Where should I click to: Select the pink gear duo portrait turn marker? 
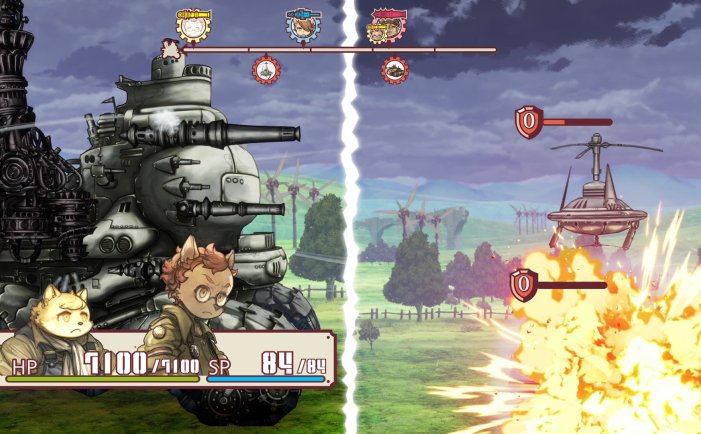pyautogui.click(x=383, y=26)
